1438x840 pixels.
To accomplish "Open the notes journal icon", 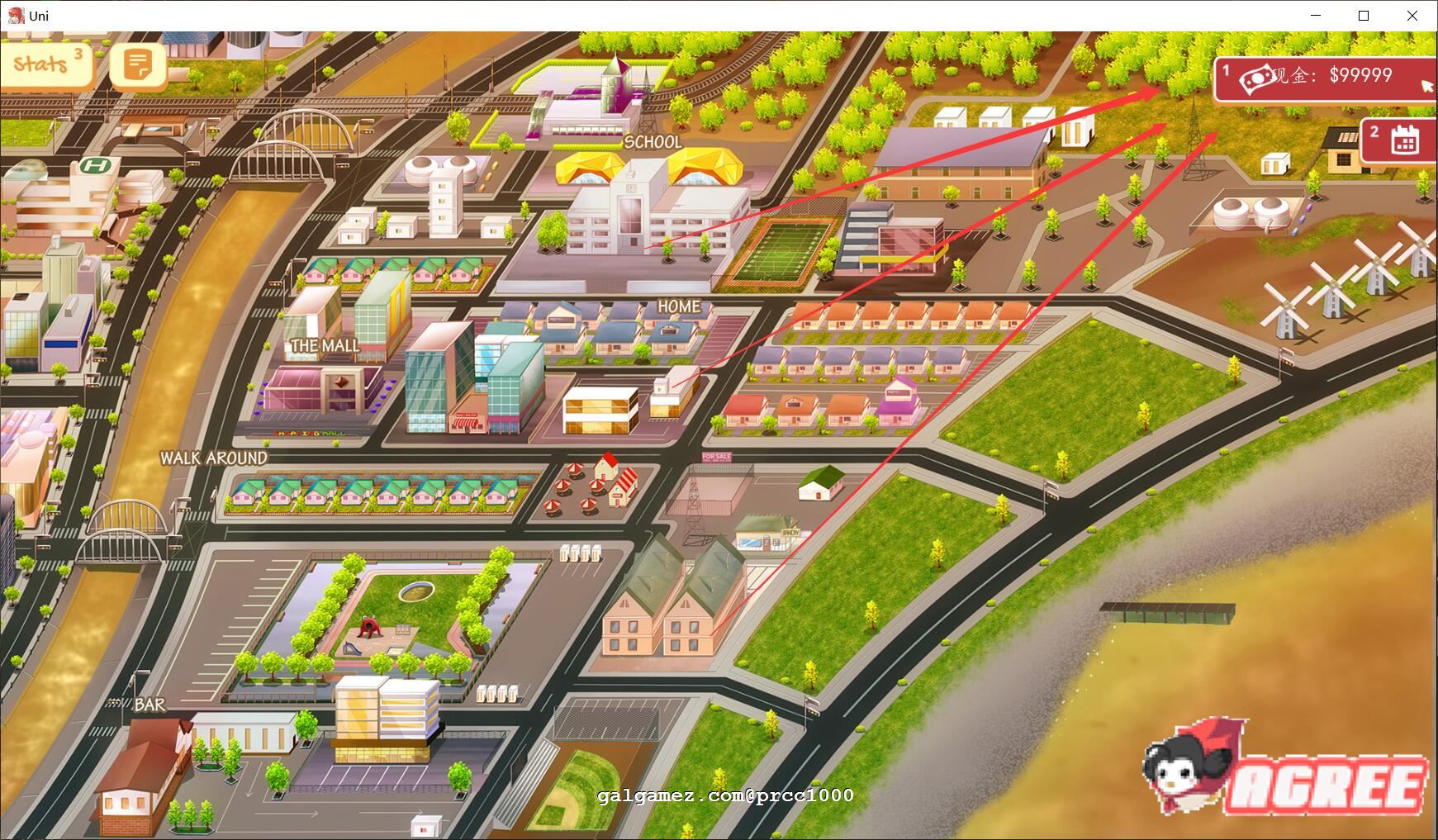I will [138, 66].
